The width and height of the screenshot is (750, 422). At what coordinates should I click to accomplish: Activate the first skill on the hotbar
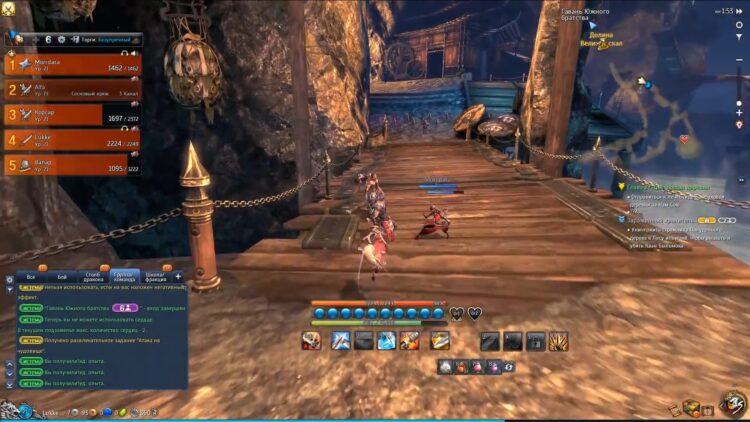(312, 341)
